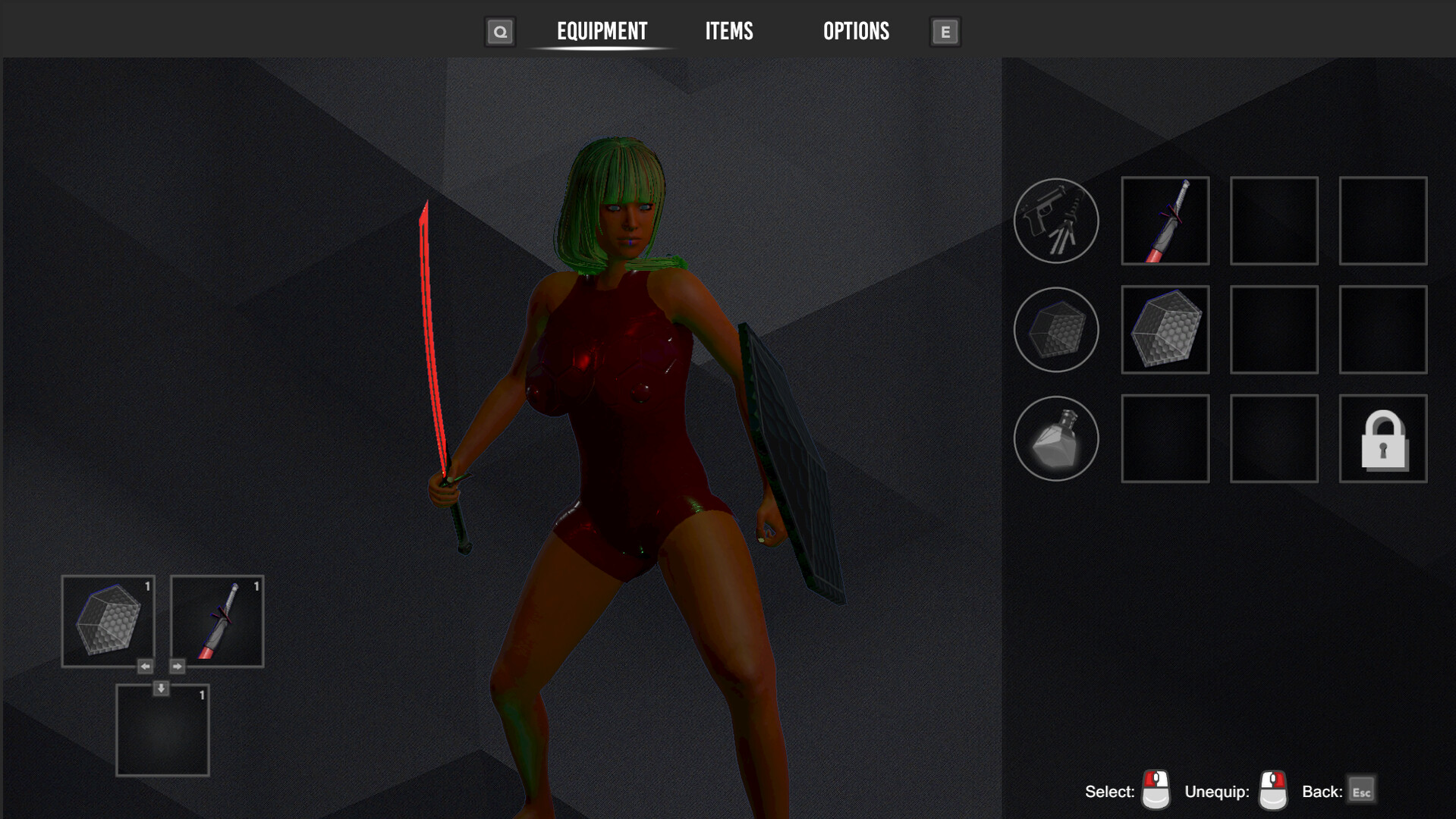The height and width of the screenshot is (819, 1456).
Task: Switch to the ITEMS tab
Action: pos(728,31)
